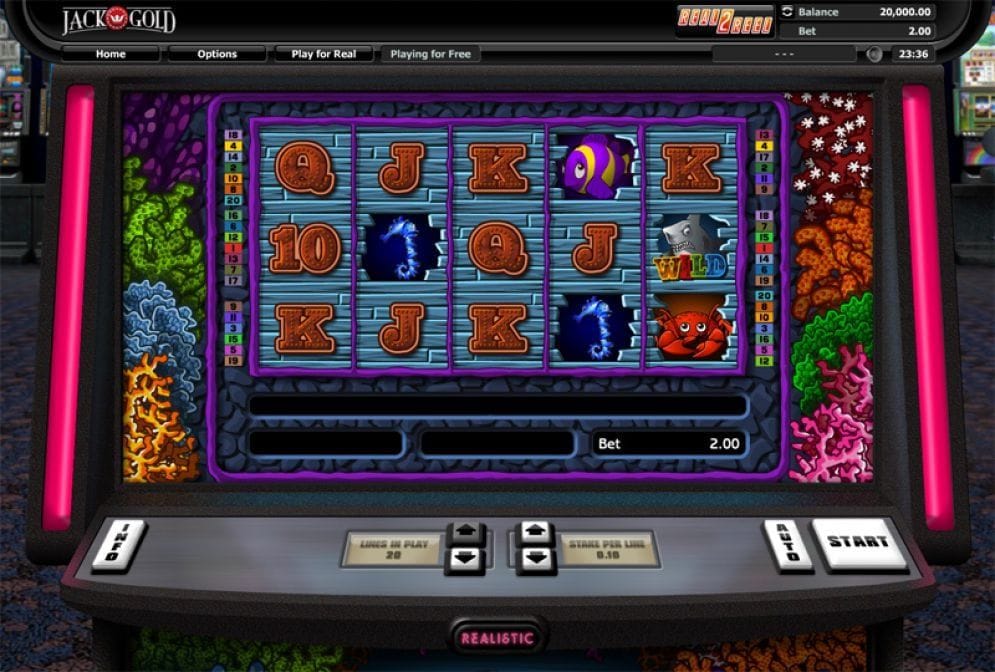Switch to Play for Real
The height and width of the screenshot is (672, 995).
(324, 54)
